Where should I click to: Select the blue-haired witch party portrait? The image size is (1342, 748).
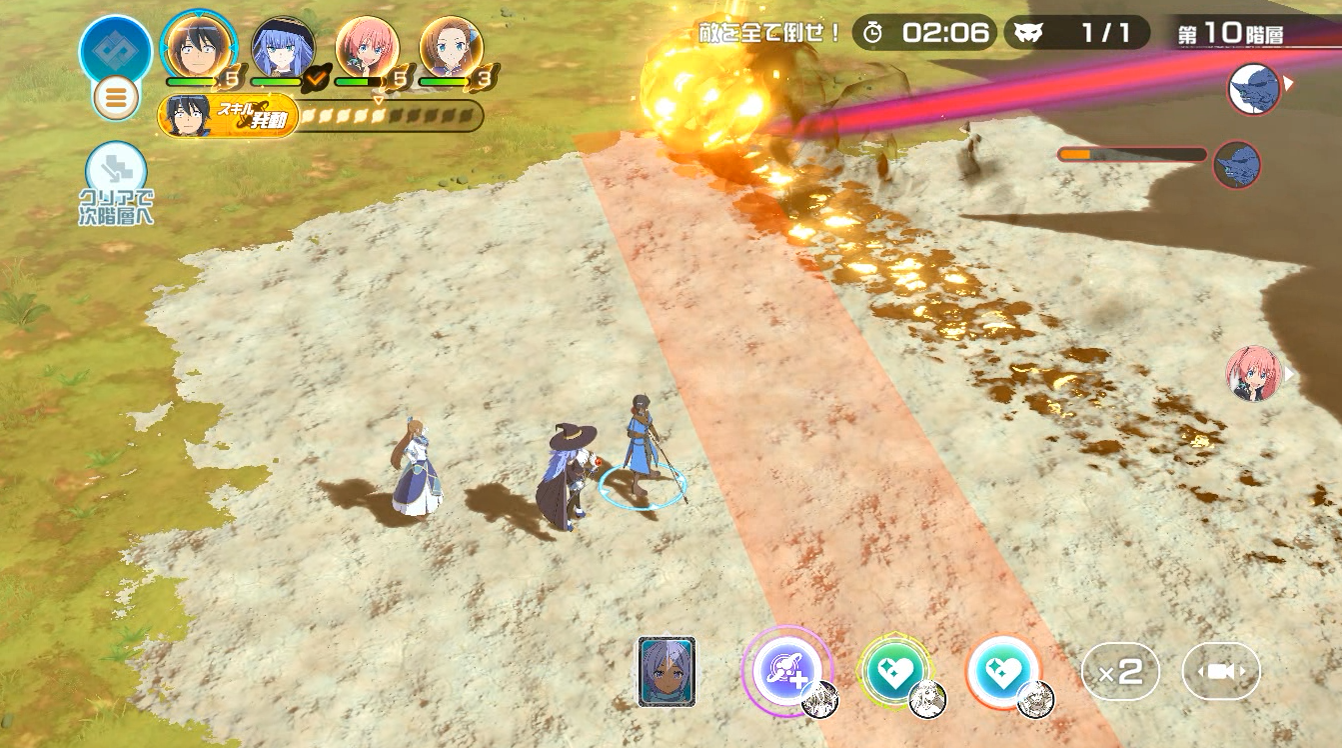tap(284, 47)
